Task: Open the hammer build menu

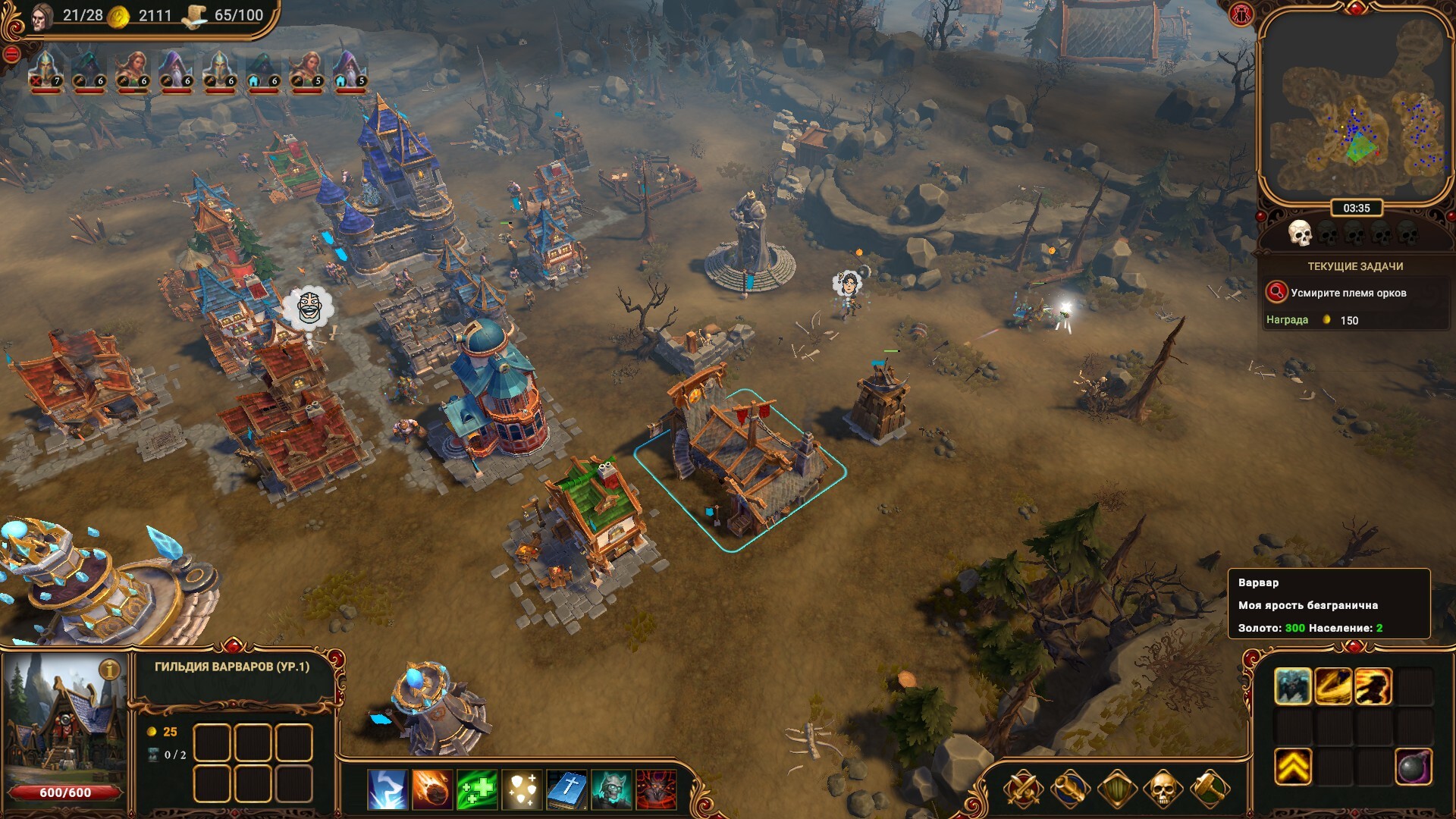Action: point(1210,789)
